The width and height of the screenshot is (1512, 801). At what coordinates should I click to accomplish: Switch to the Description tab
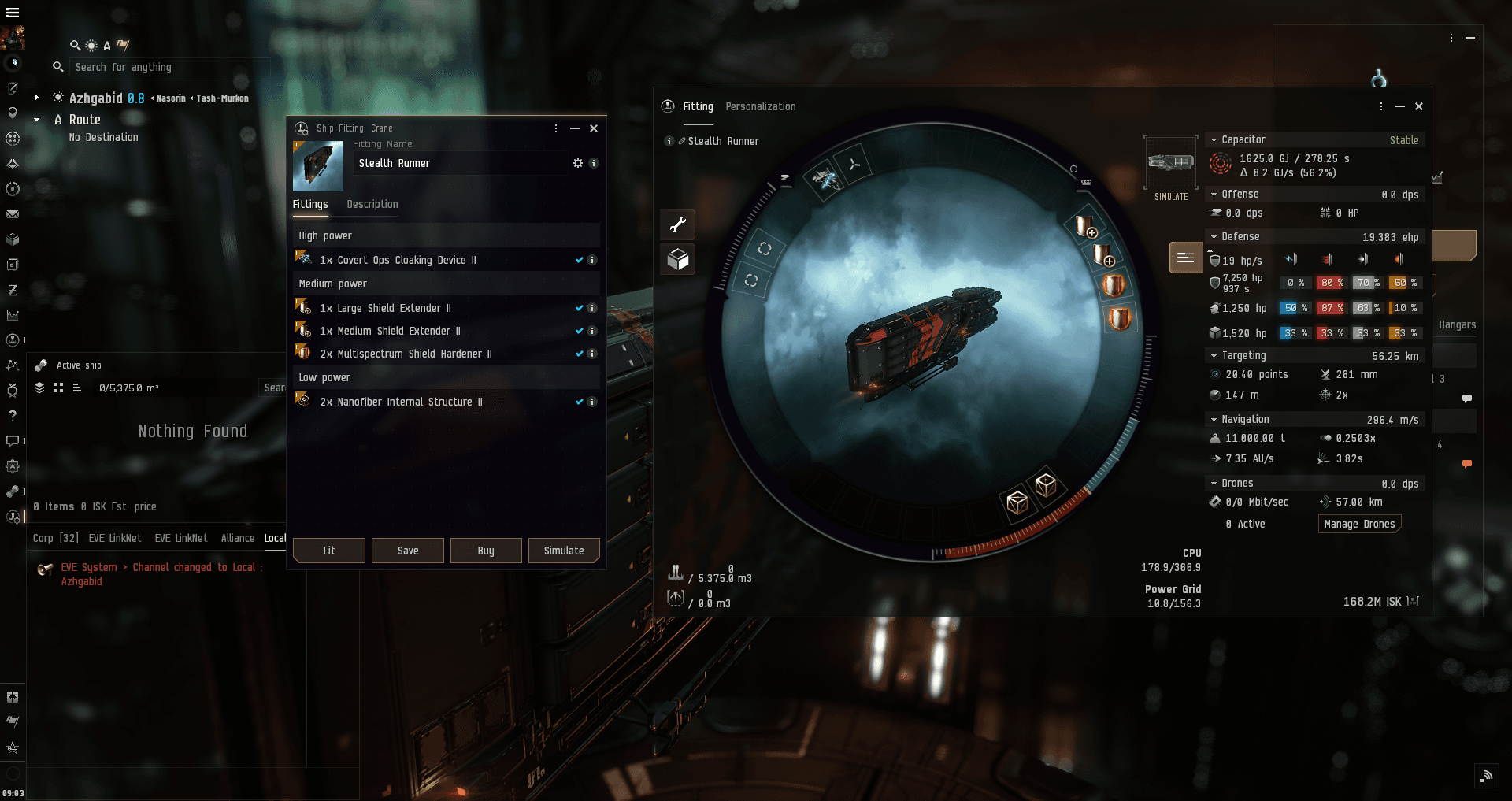(372, 204)
